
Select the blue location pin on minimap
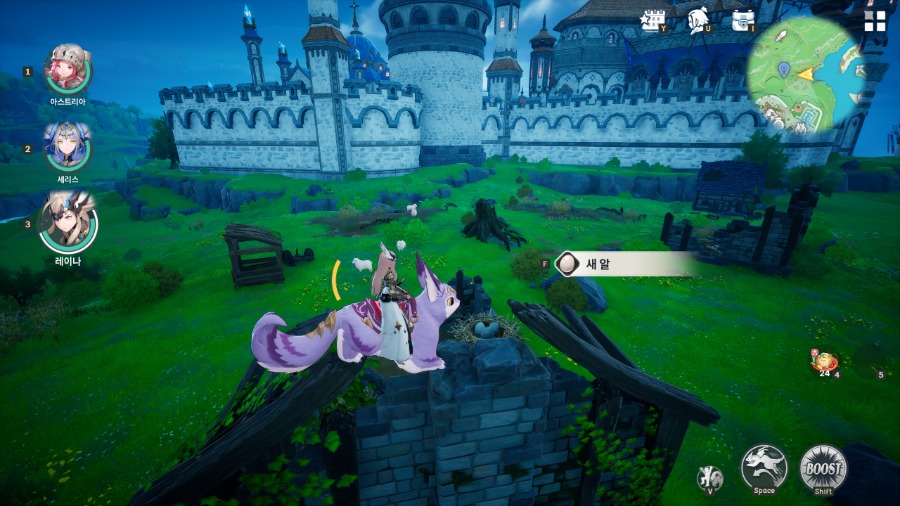[786, 70]
